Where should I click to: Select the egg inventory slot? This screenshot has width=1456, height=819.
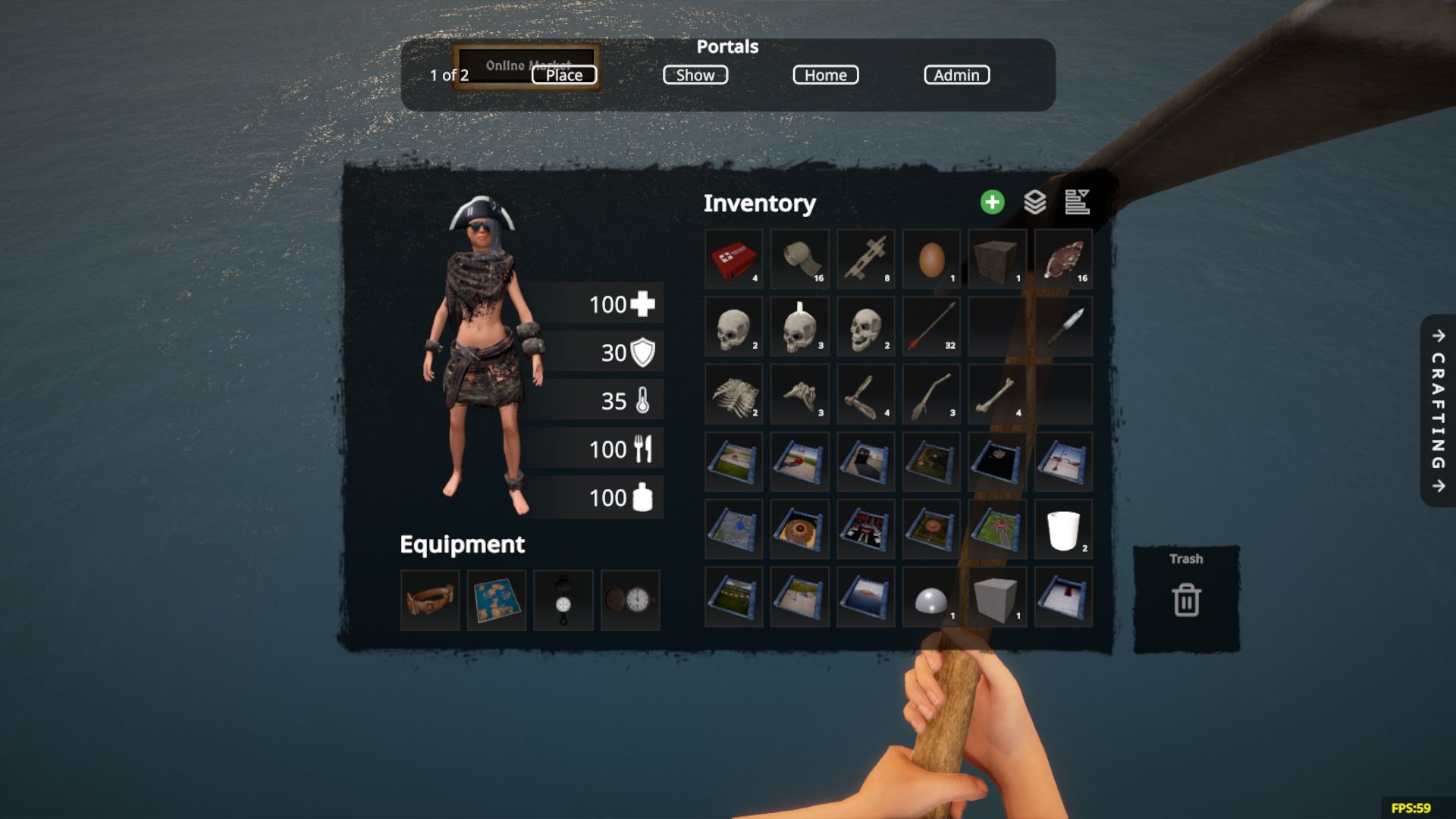(x=931, y=259)
